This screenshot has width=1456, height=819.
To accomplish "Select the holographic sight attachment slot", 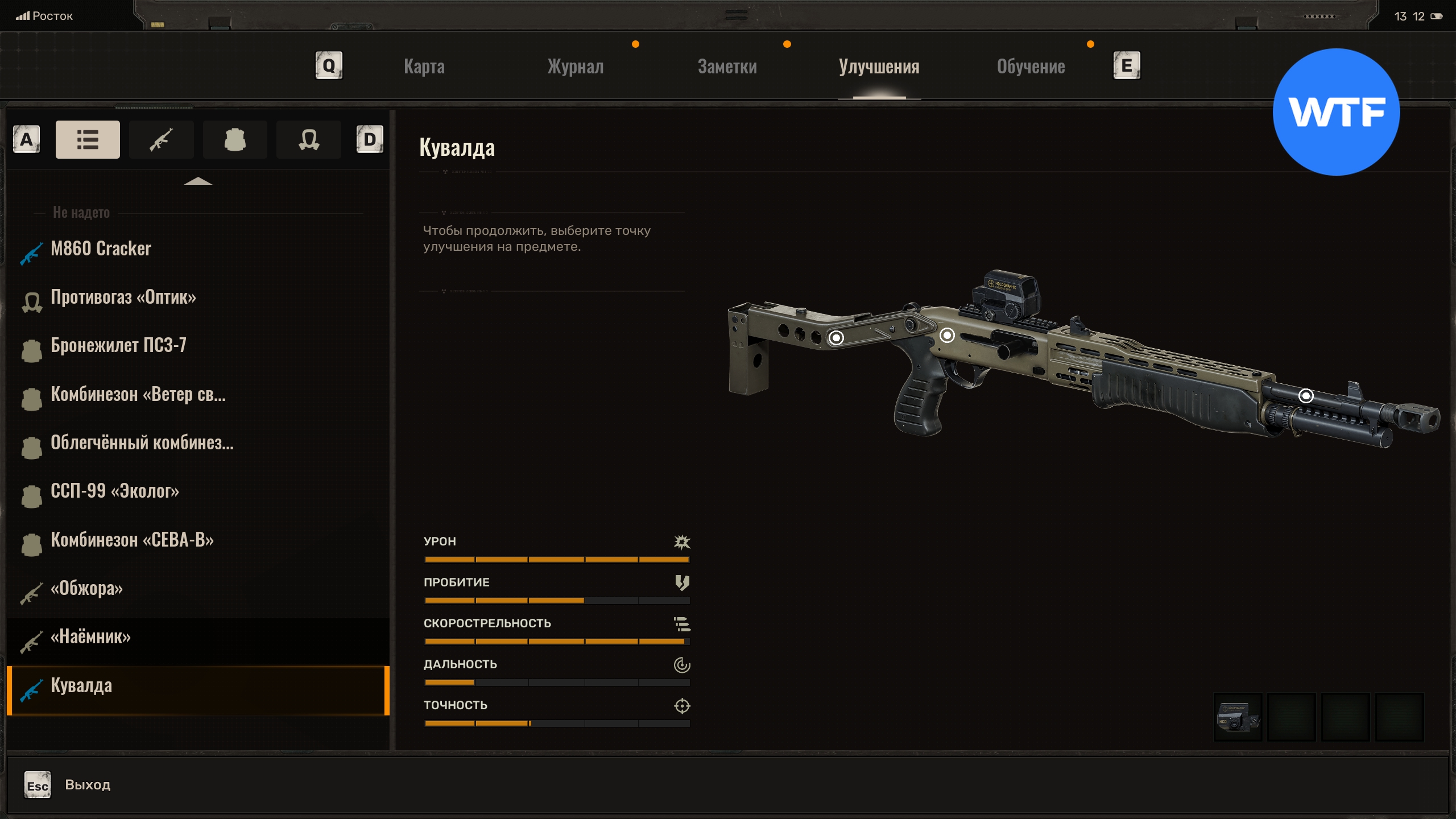I will pyautogui.click(x=1238, y=717).
